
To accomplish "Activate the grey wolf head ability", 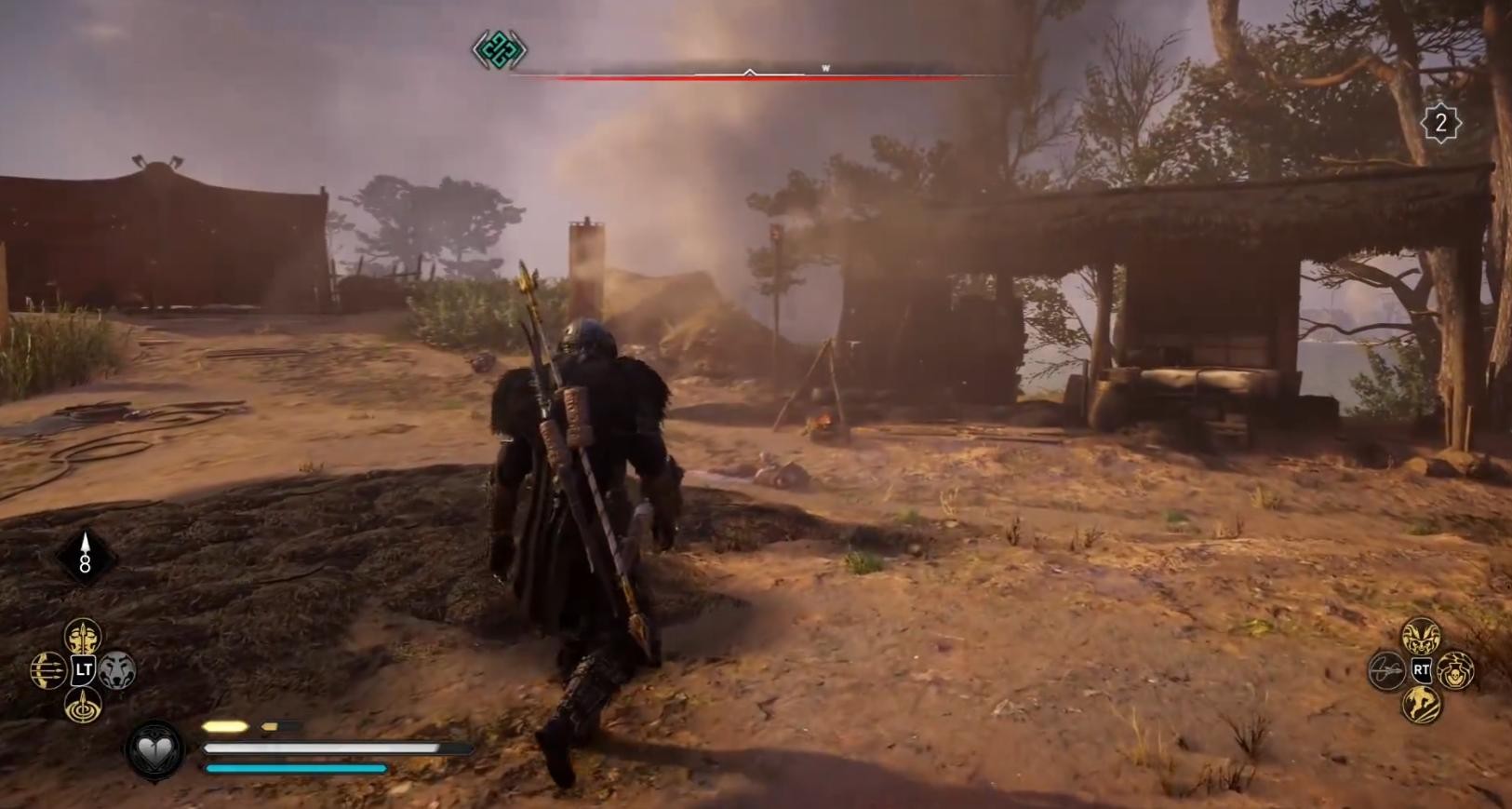I will pos(118,669).
